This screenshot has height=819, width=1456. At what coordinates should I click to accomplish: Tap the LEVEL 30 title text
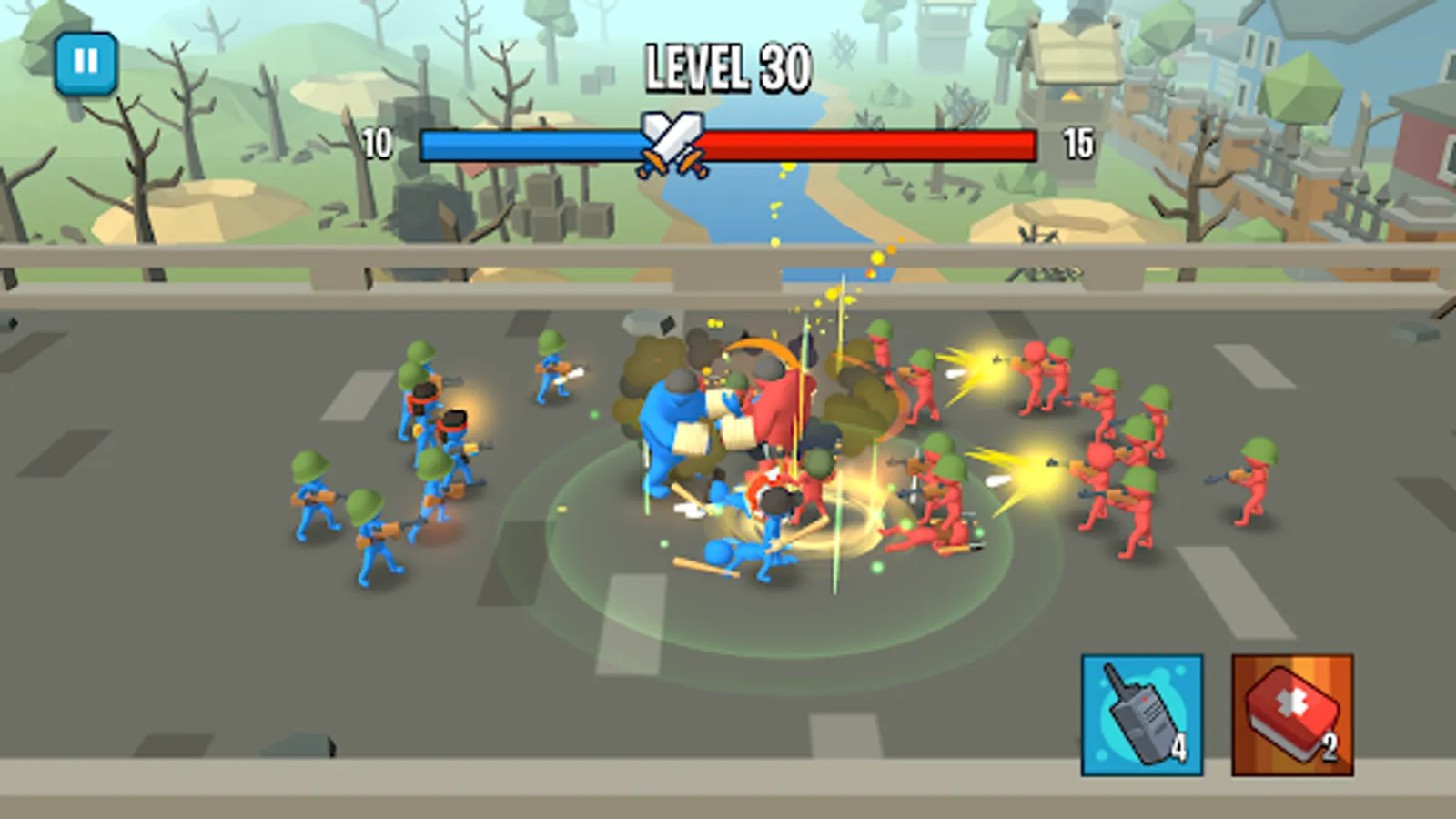(725, 68)
